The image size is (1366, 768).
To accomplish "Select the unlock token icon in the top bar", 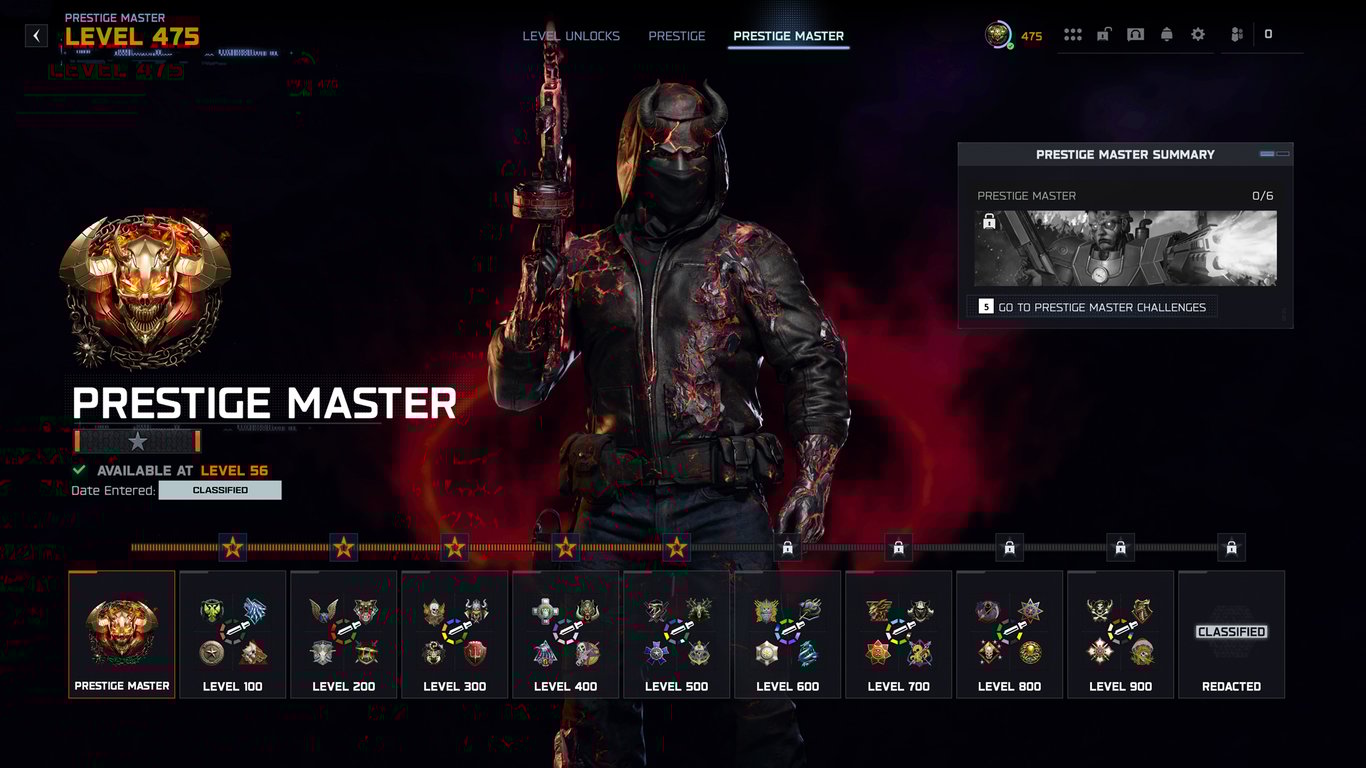I will (x=1103, y=34).
